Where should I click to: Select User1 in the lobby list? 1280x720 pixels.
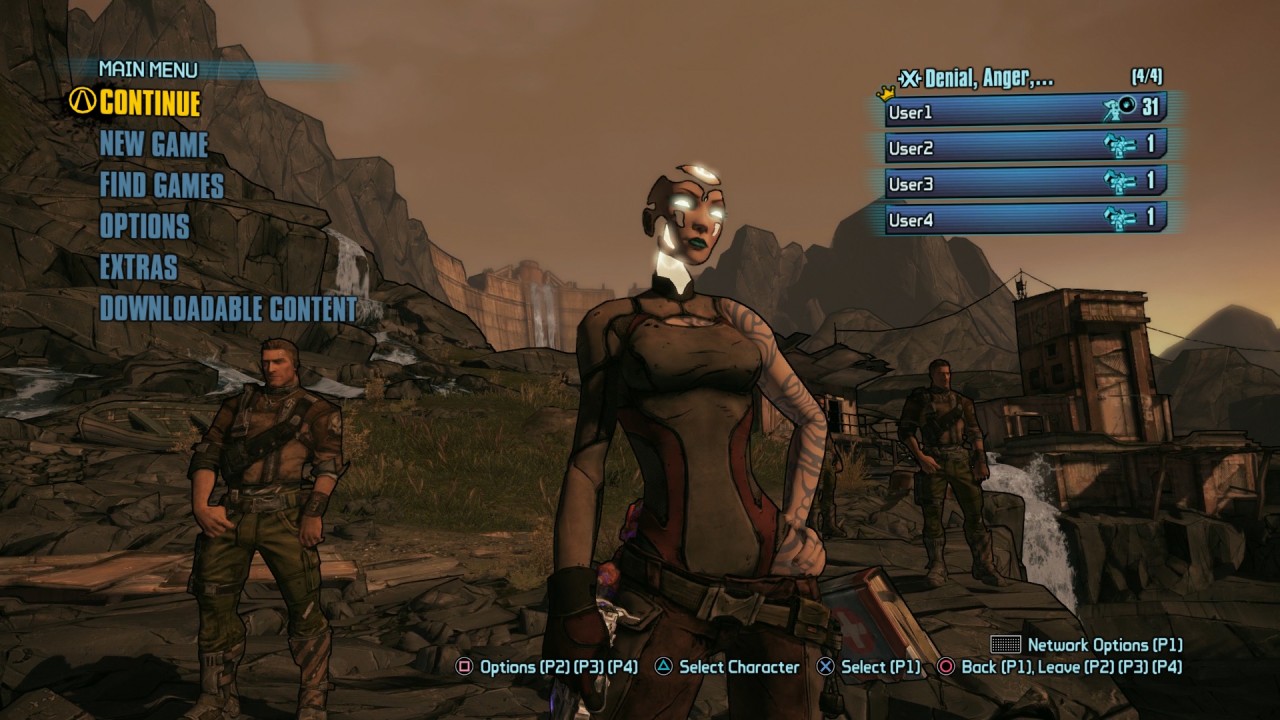point(1025,111)
